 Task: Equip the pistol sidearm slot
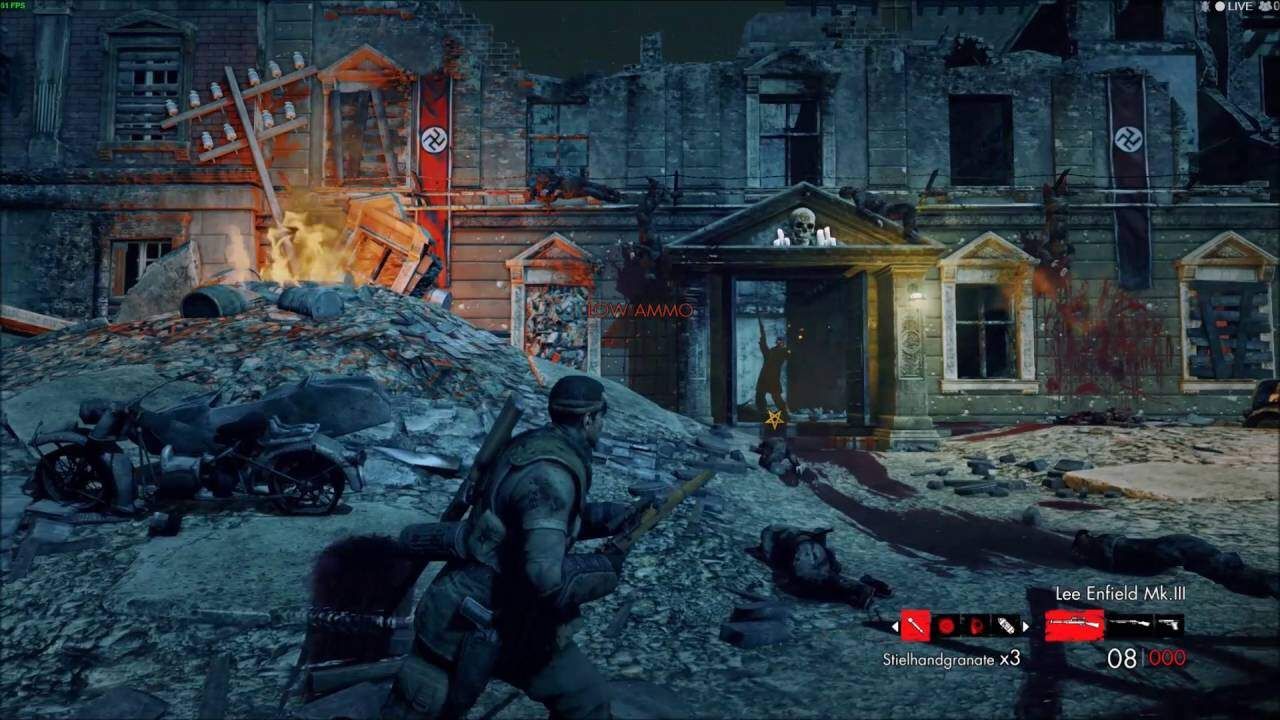click(1168, 625)
